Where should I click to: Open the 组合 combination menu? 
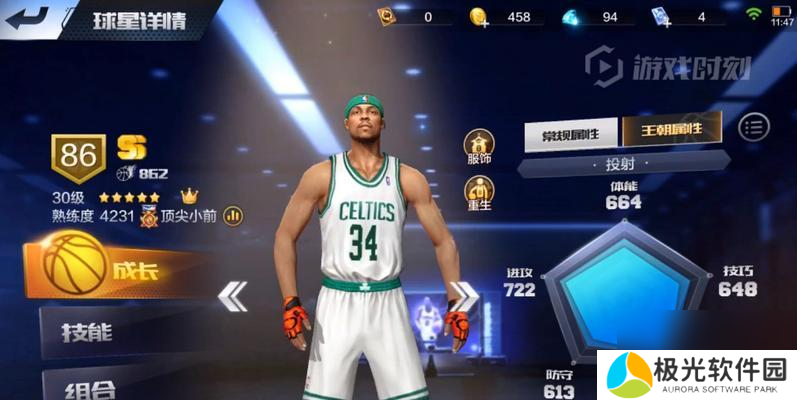[100, 387]
